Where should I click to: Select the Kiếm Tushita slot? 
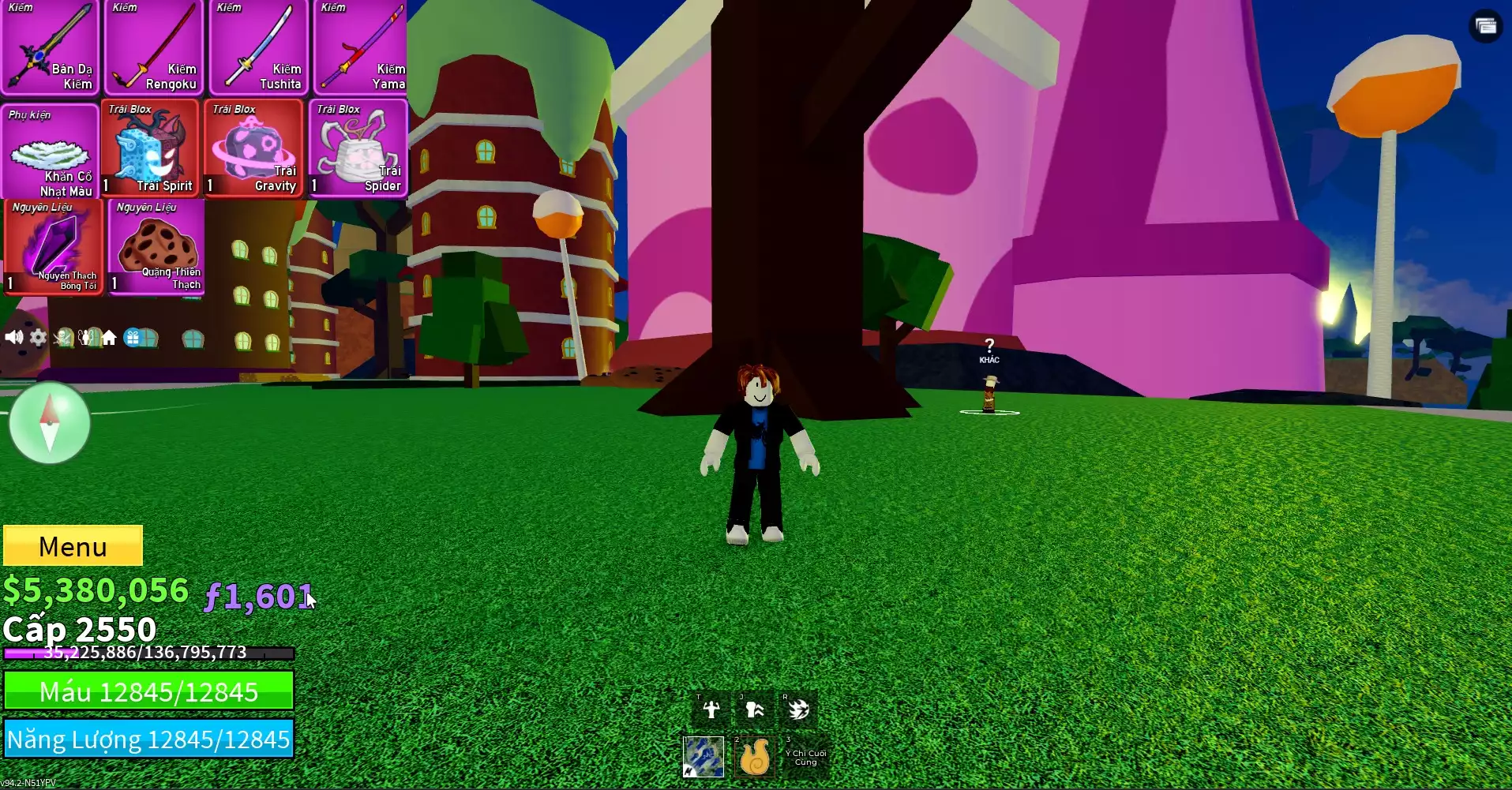(257, 47)
